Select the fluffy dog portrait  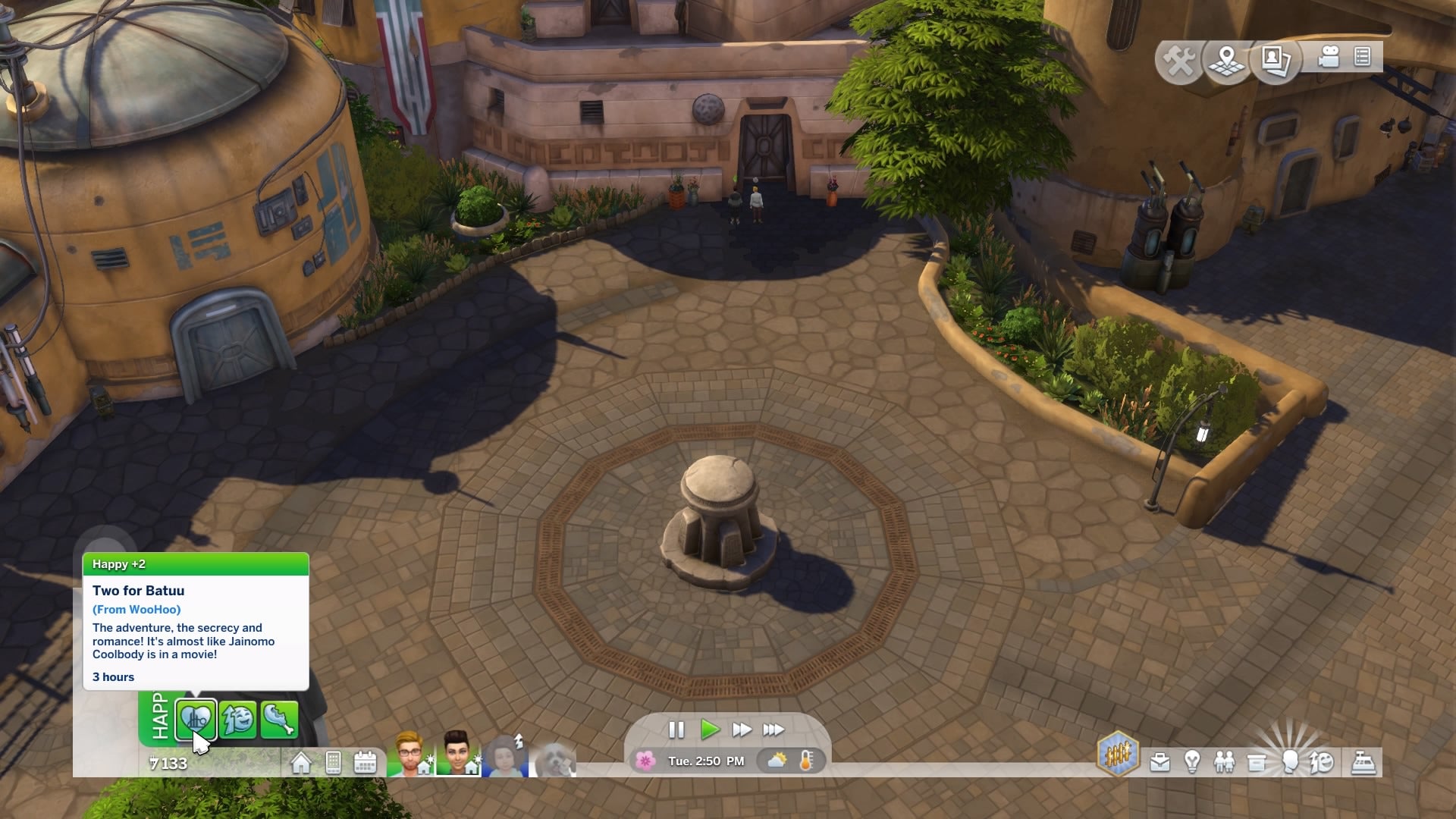point(555,758)
